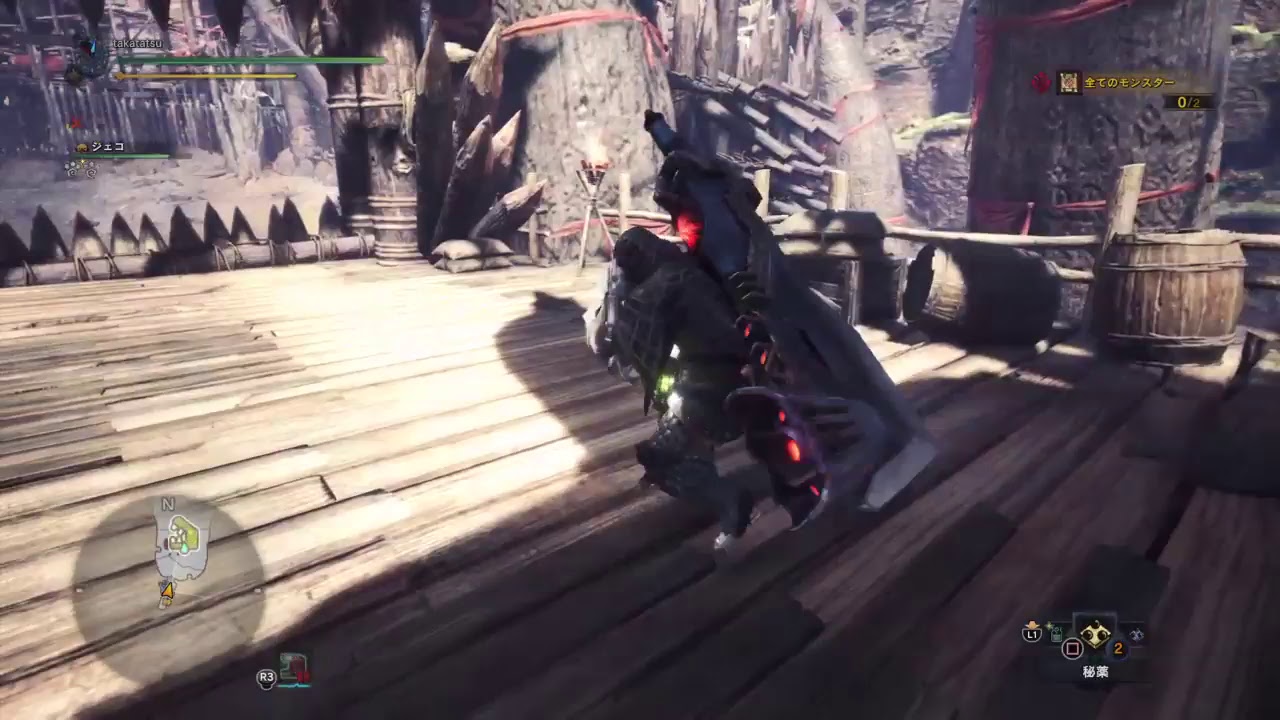Image resolution: width=1280 pixels, height=720 pixels.
Task: Select the hunter name takatatsu
Action: (x=137, y=43)
